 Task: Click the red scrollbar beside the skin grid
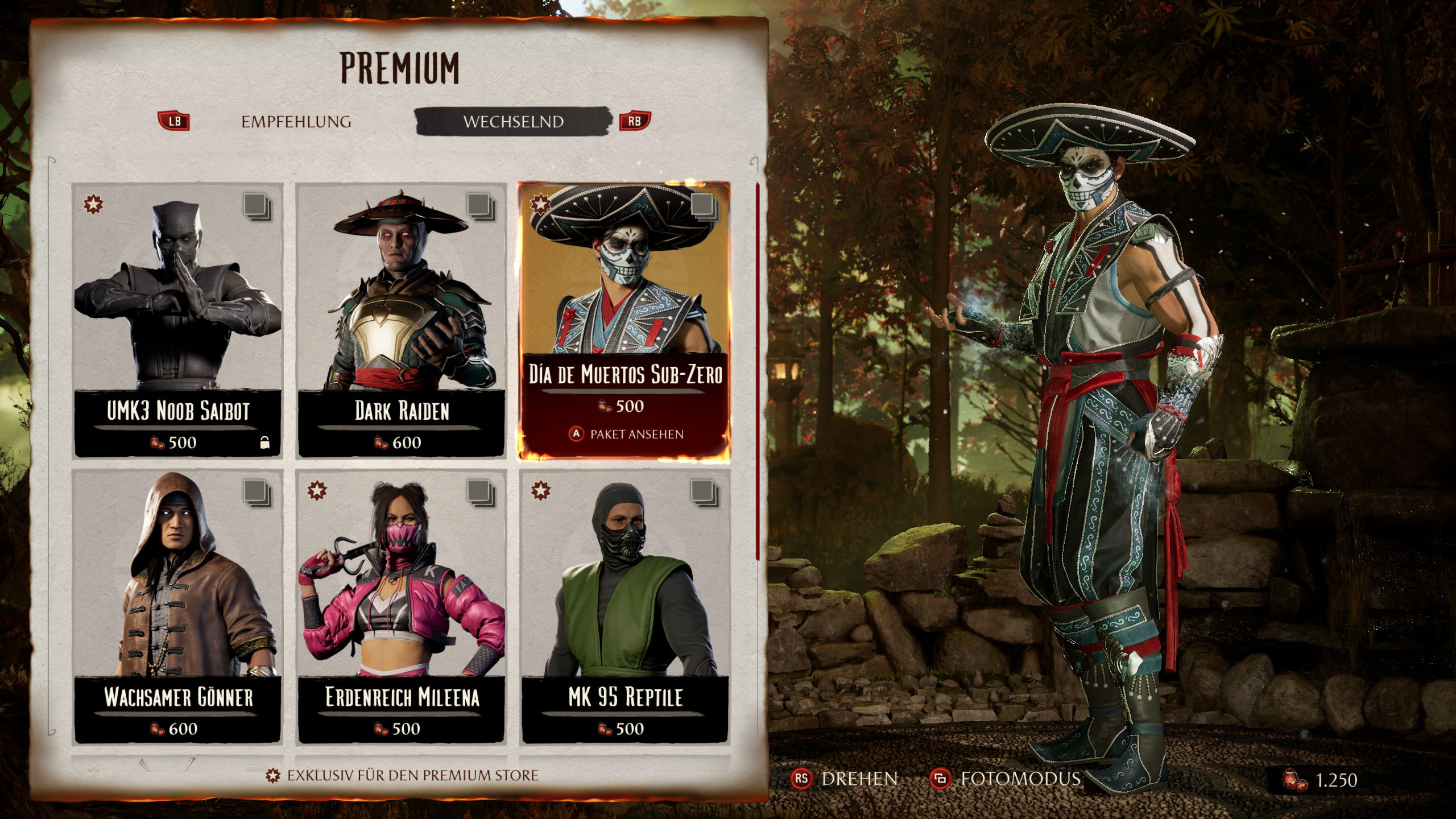758,370
